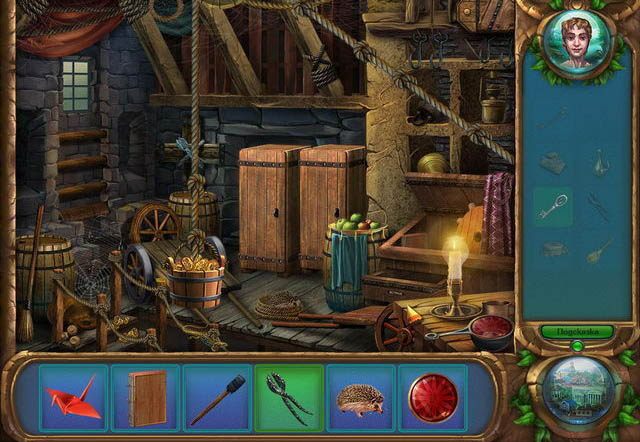Select the round red gem slot

(x=432, y=397)
